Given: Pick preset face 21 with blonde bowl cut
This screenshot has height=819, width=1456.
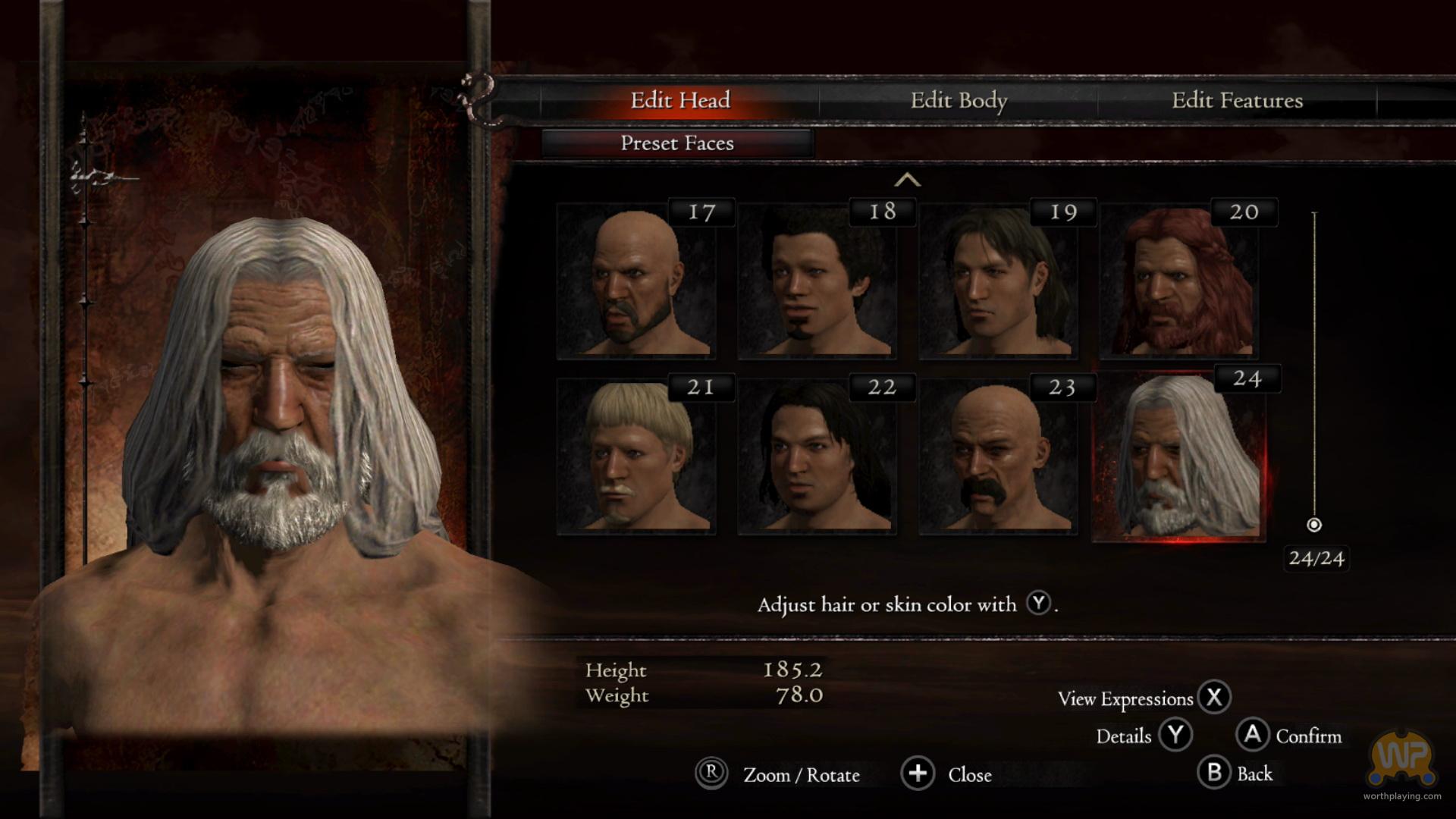Looking at the screenshot, I should [x=635, y=457].
